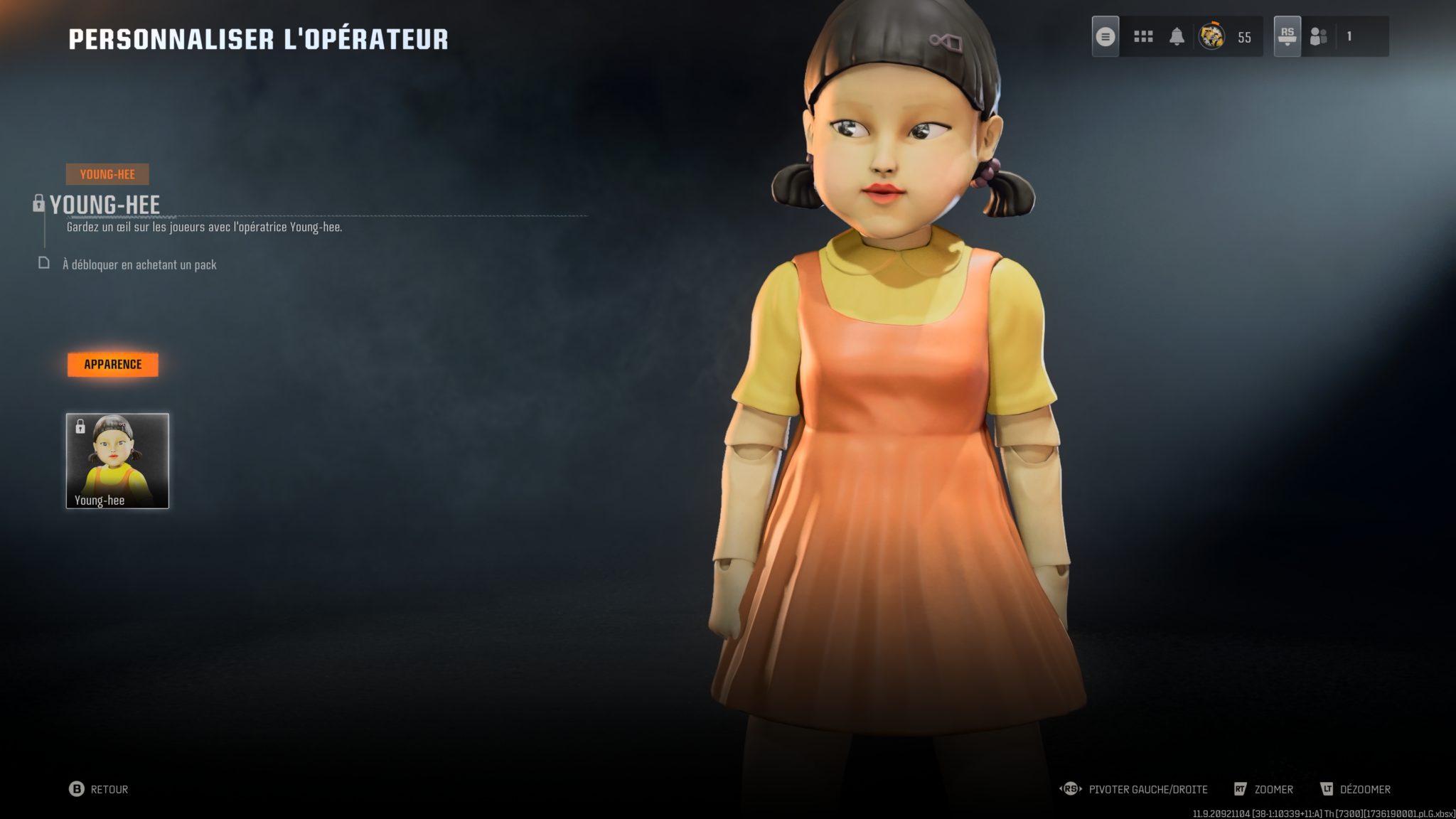Viewport: 1456px width, 819px height.
Task: Select the Apparence tab
Action: point(112,365)
